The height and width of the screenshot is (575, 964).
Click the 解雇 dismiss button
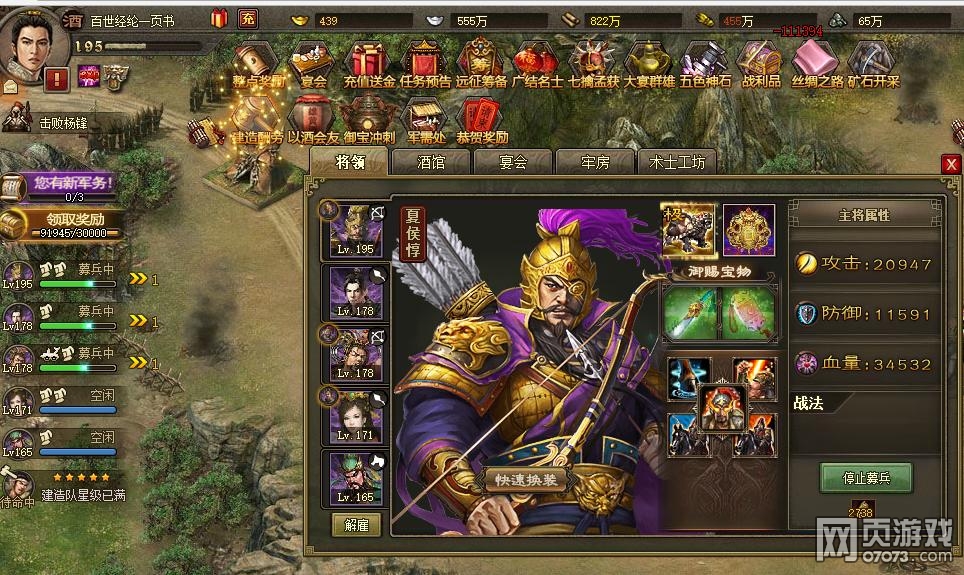point(356,525)
